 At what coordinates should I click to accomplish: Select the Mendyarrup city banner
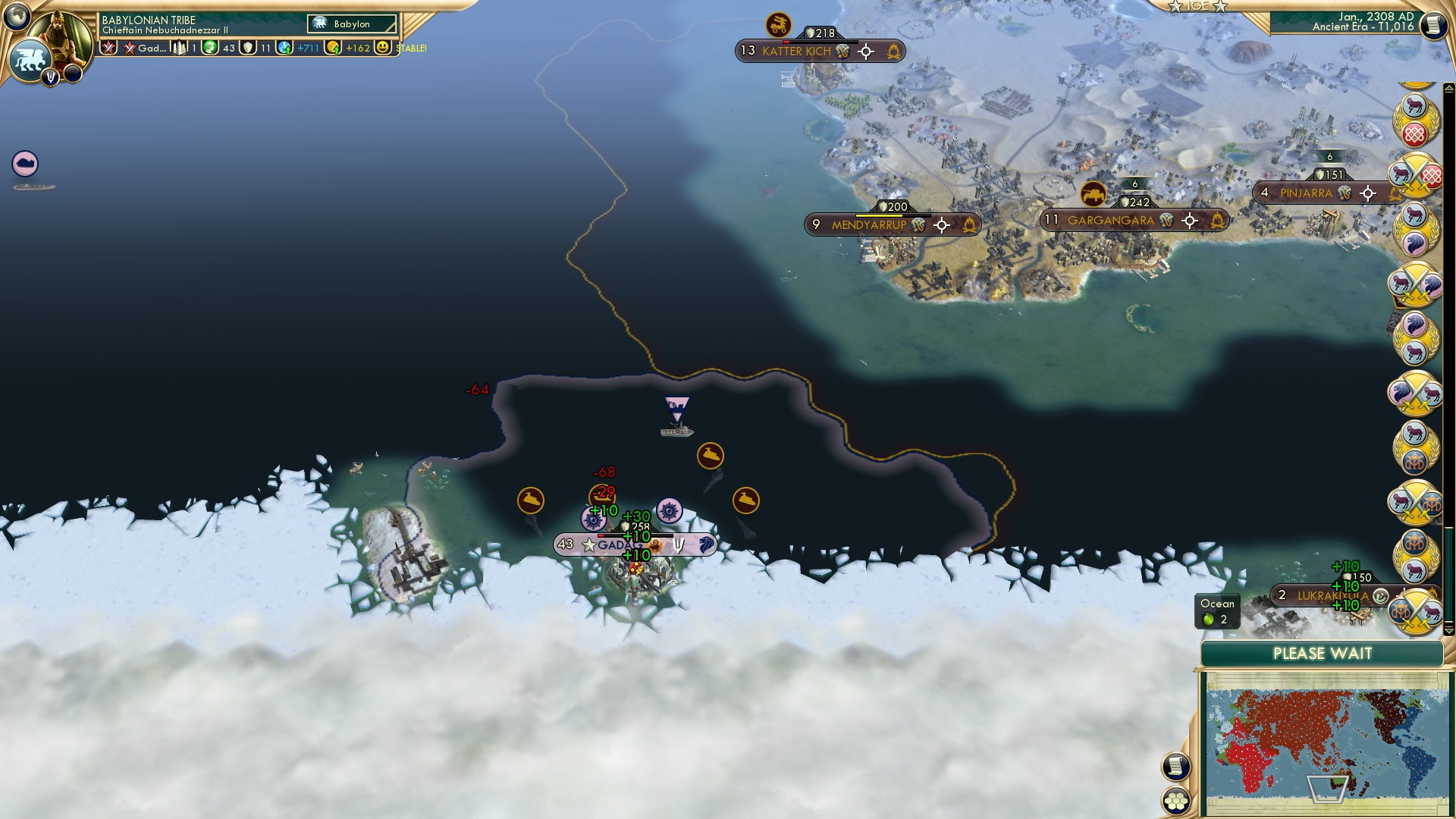point(871,224)
